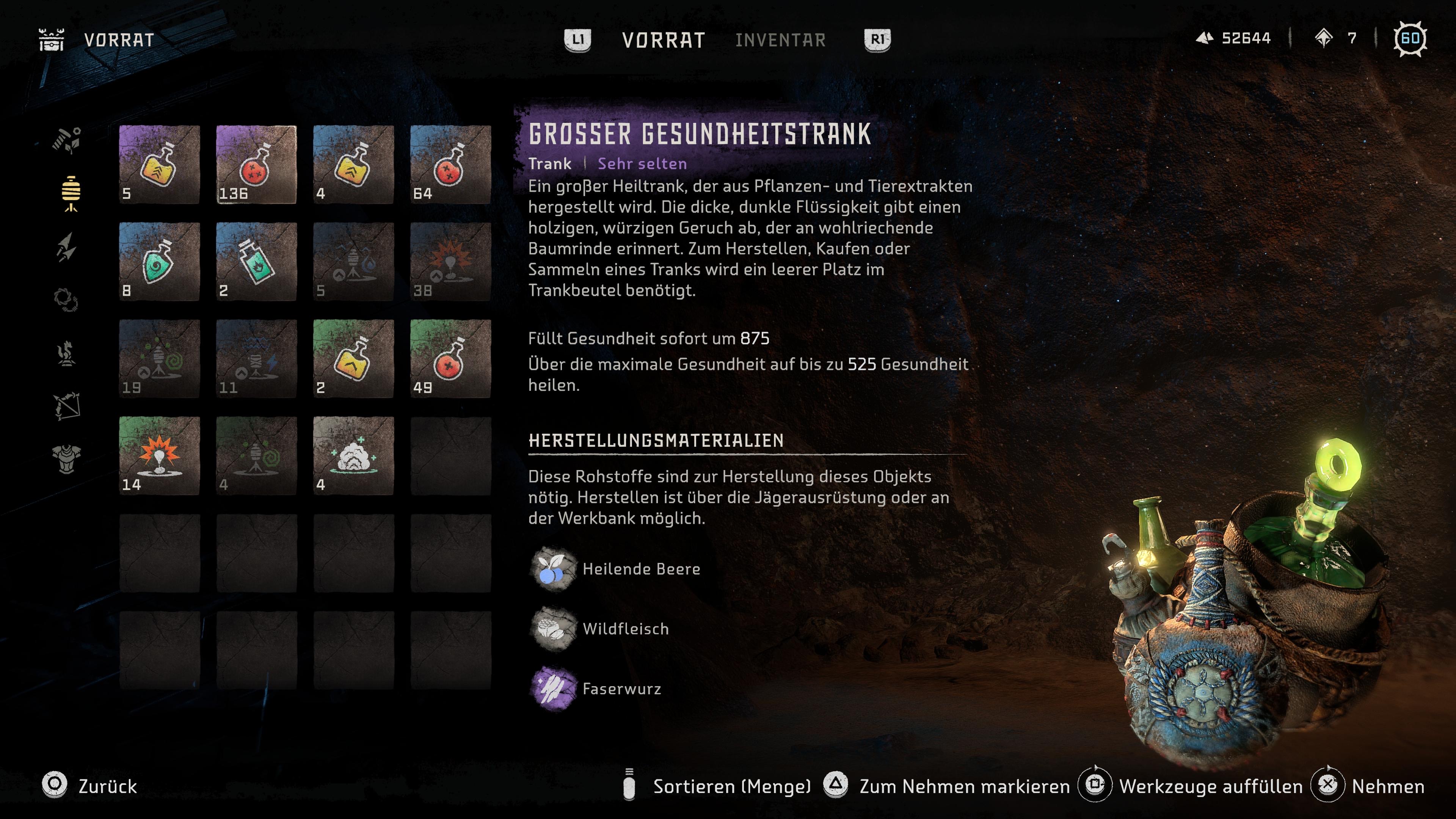Switch to the Inventar tab

(780, 40)
